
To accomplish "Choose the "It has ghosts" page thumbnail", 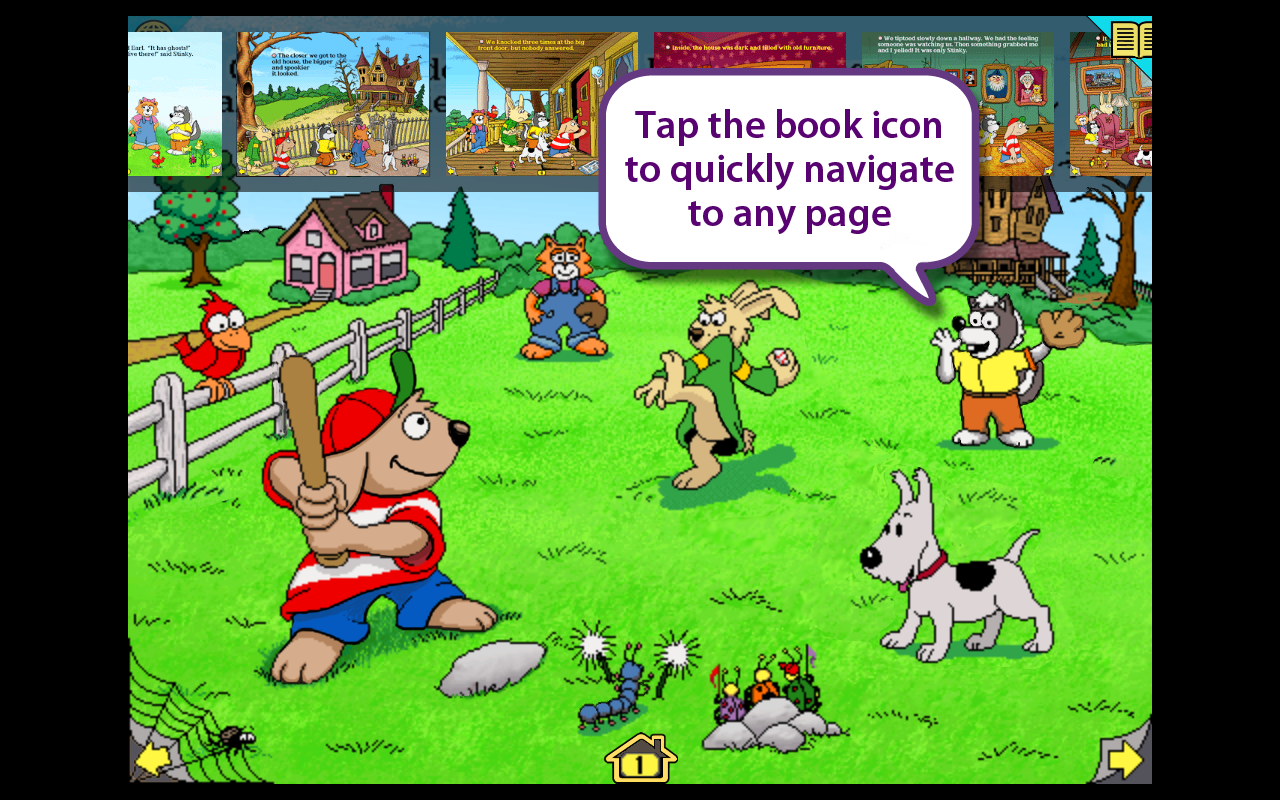I will click(175, 104).
